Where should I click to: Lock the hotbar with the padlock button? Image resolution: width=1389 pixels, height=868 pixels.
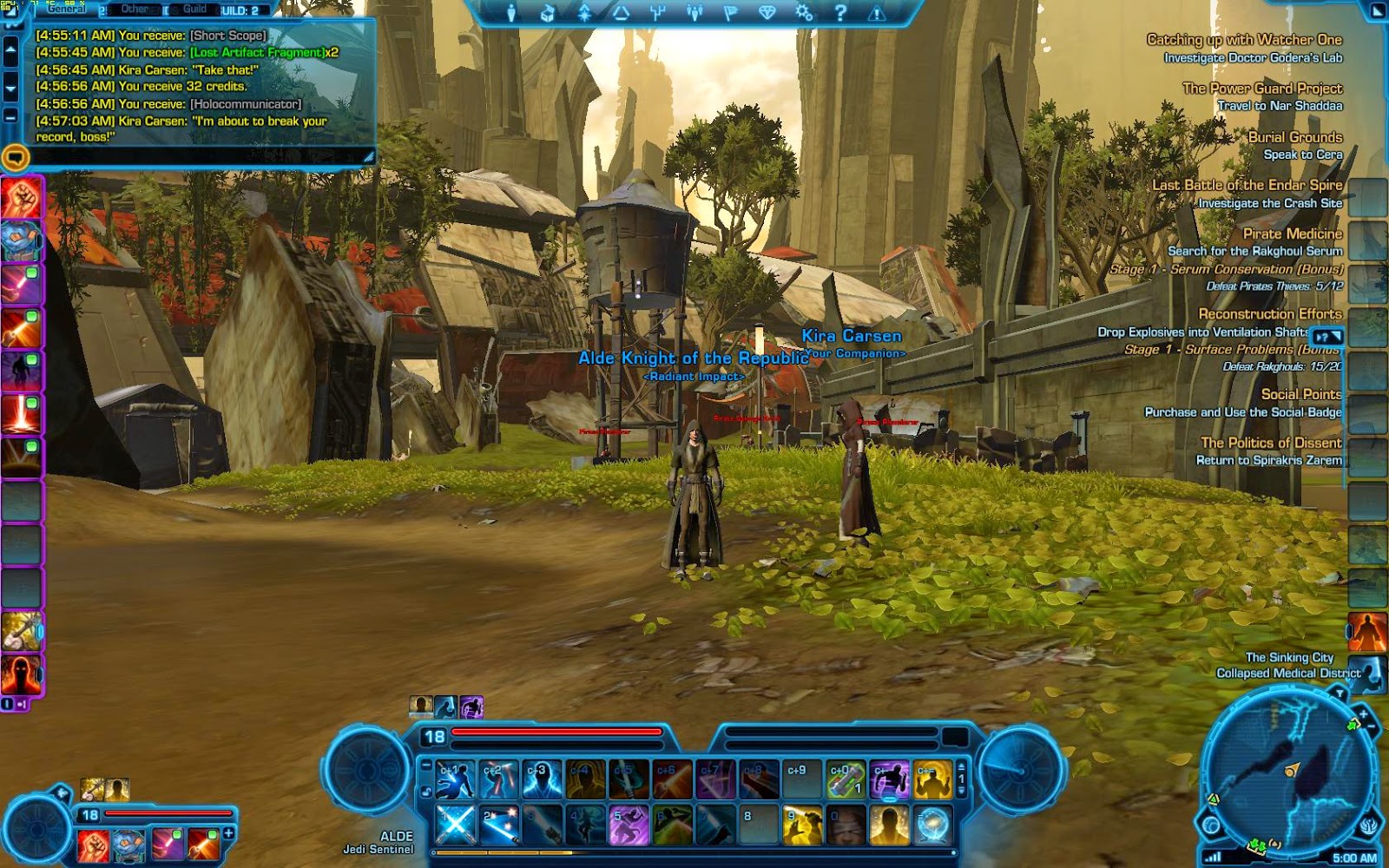426,792
